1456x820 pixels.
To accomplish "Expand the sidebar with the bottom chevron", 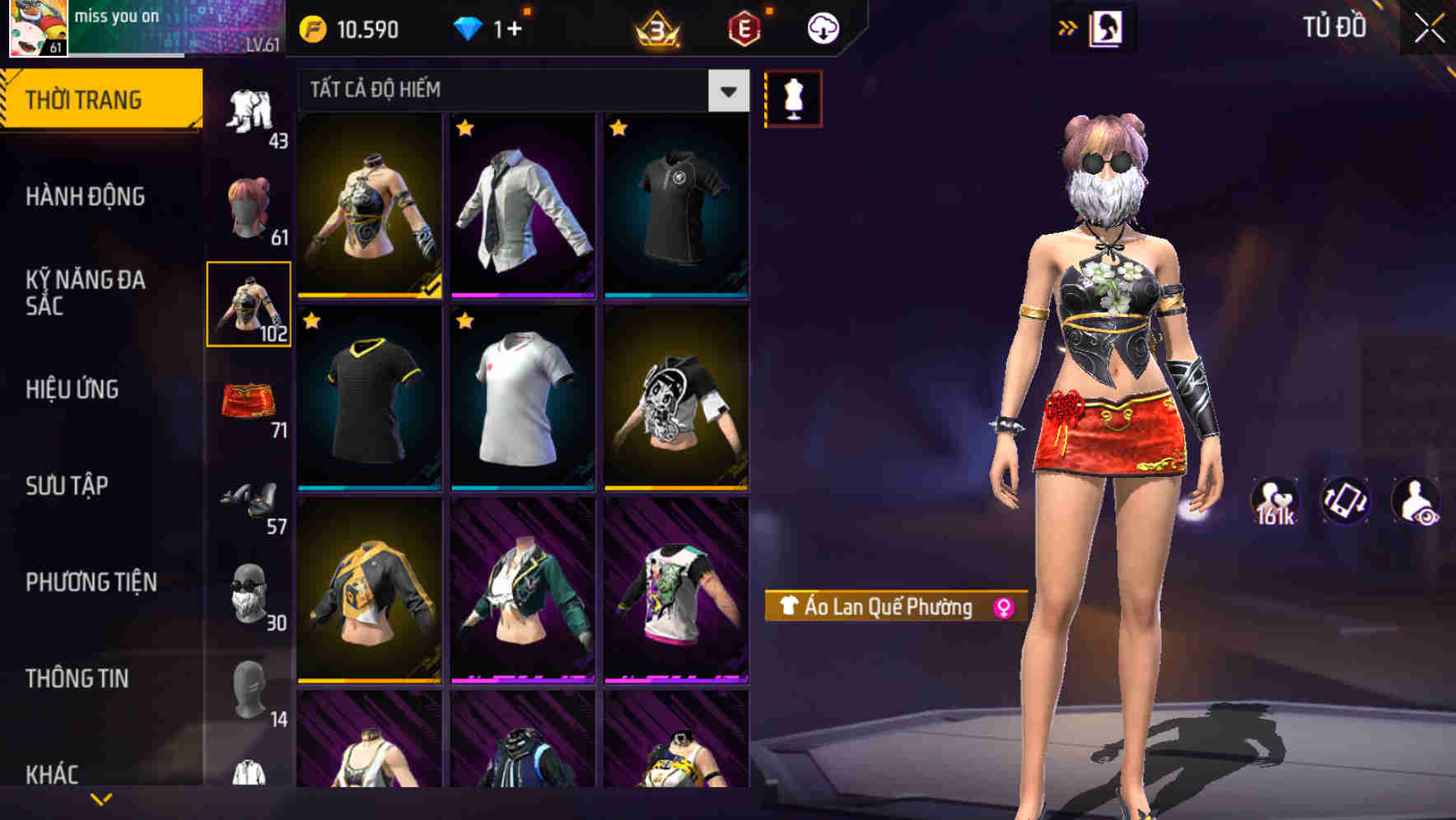I will [x=100, y=797].
